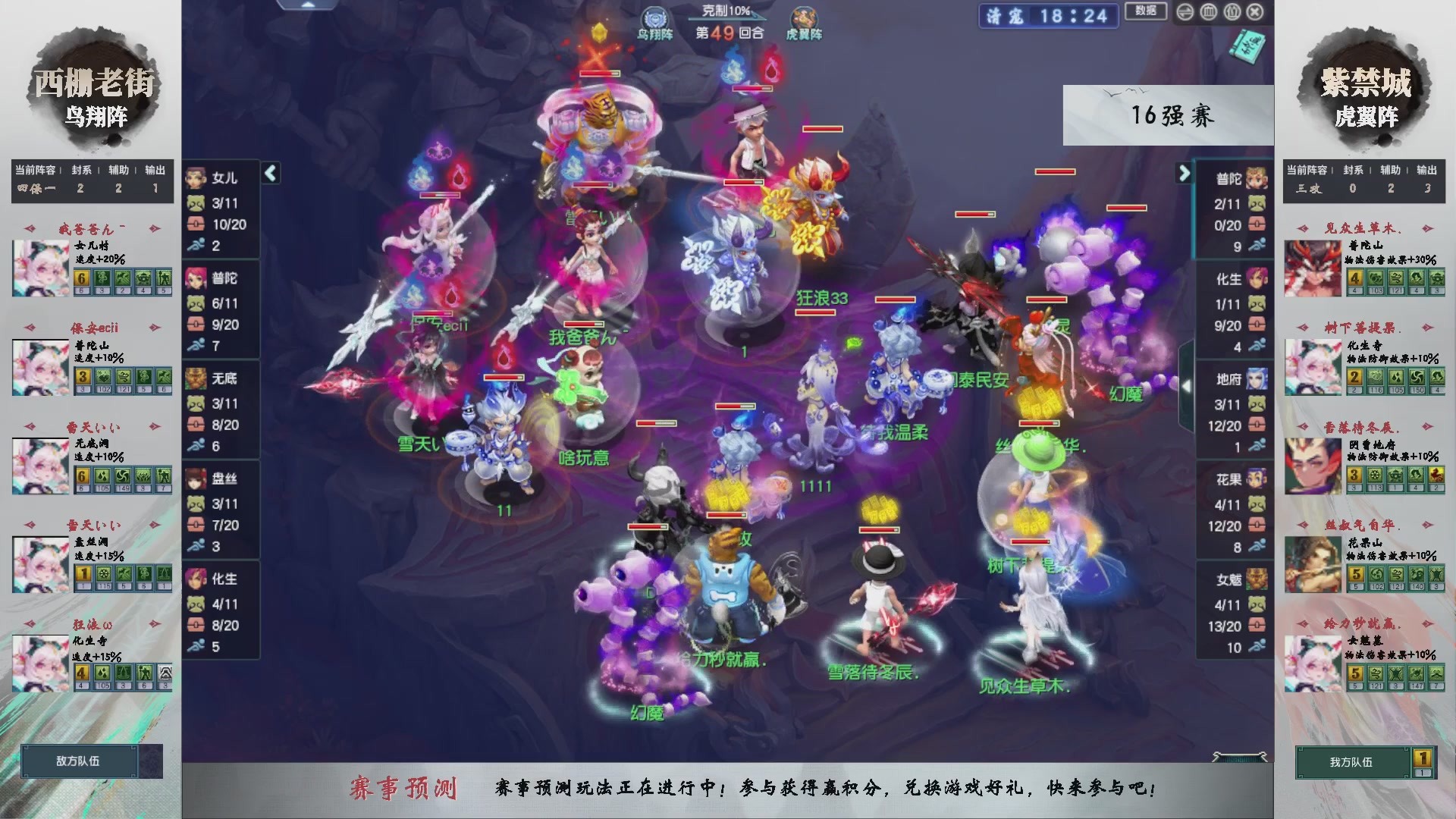Toggle the chain debuff counter under 盘丝
This screenshot has width=1456, height=819.
196,525
